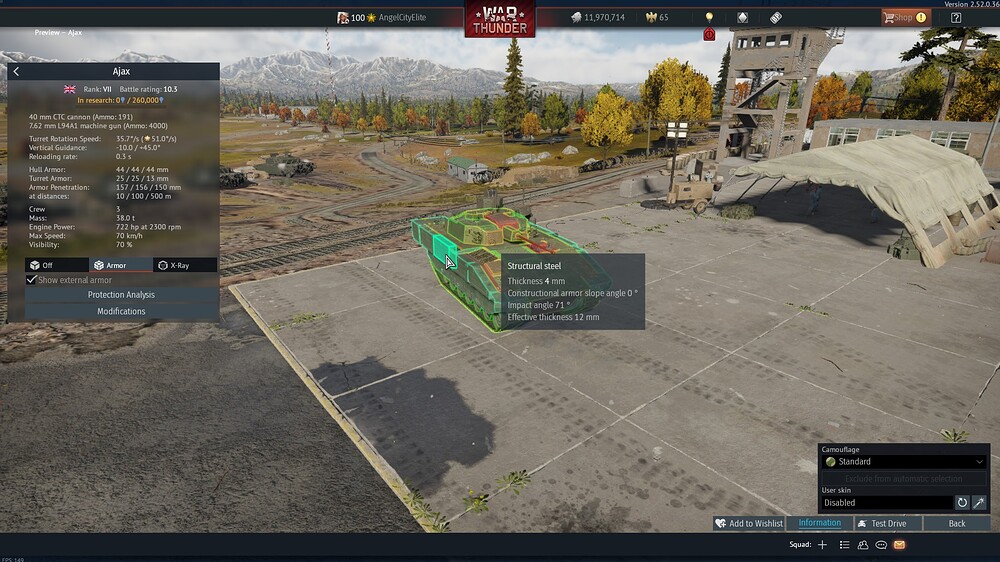Screen dimensions: 1000x562
Task: Refresh the user skin list
Action: (962, 503)
